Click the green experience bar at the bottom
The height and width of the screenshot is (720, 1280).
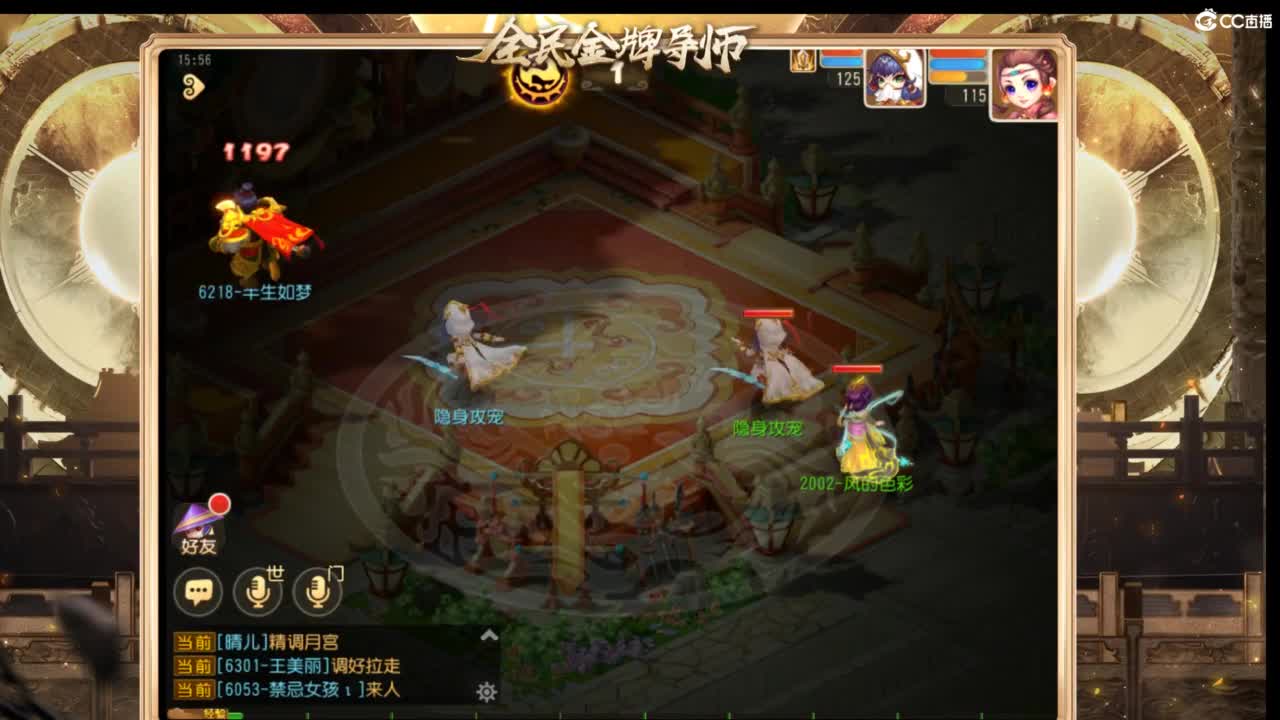[x=230, y=714]
